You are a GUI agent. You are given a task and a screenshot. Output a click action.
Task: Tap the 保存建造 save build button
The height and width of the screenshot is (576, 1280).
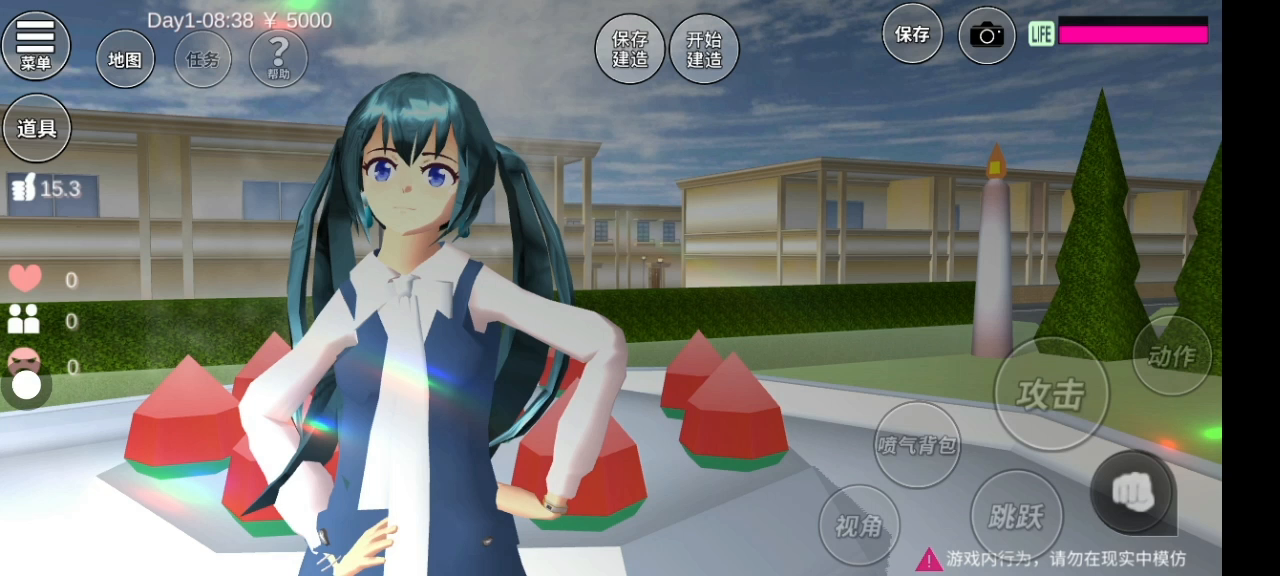pyautogui.click(x=630, y=49)
